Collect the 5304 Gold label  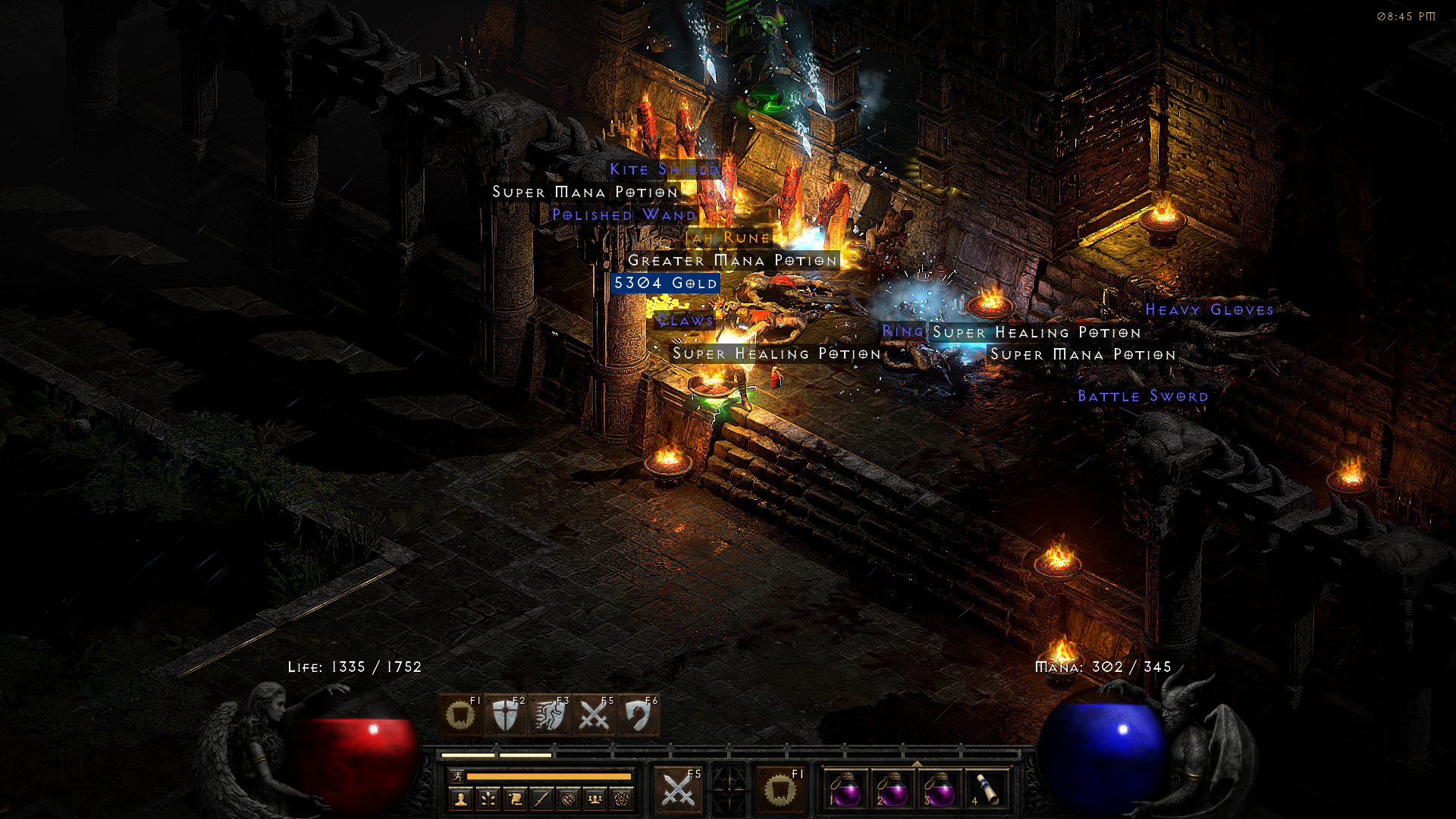[x=665, y=283]
